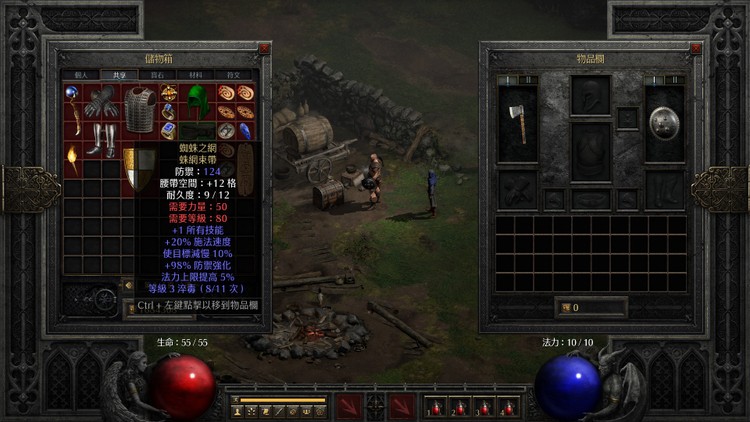Pick up the torch item
The image size is (750, 422).
(72, 160)
